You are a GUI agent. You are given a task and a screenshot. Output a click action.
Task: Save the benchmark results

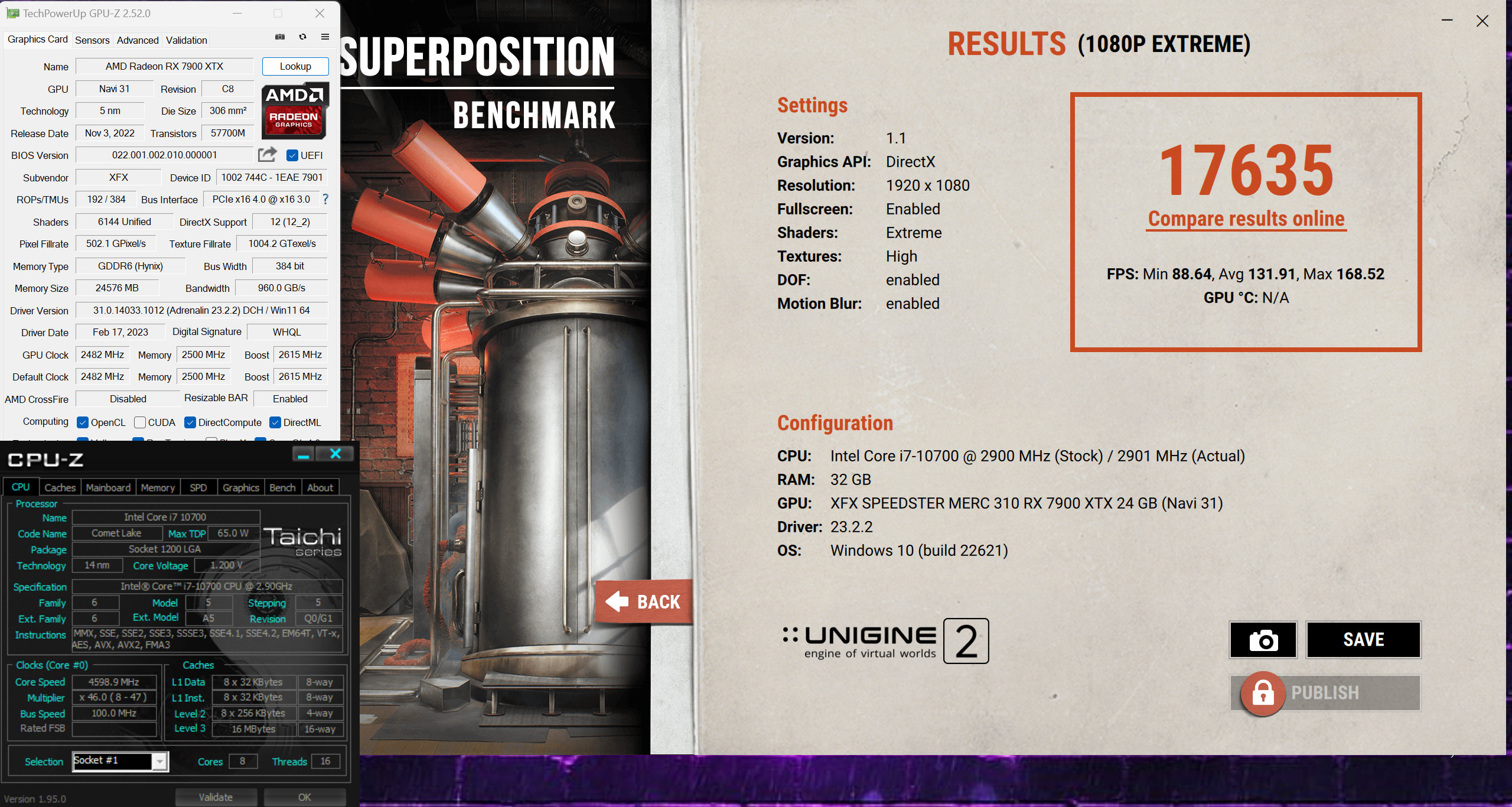pos(1363,640)
